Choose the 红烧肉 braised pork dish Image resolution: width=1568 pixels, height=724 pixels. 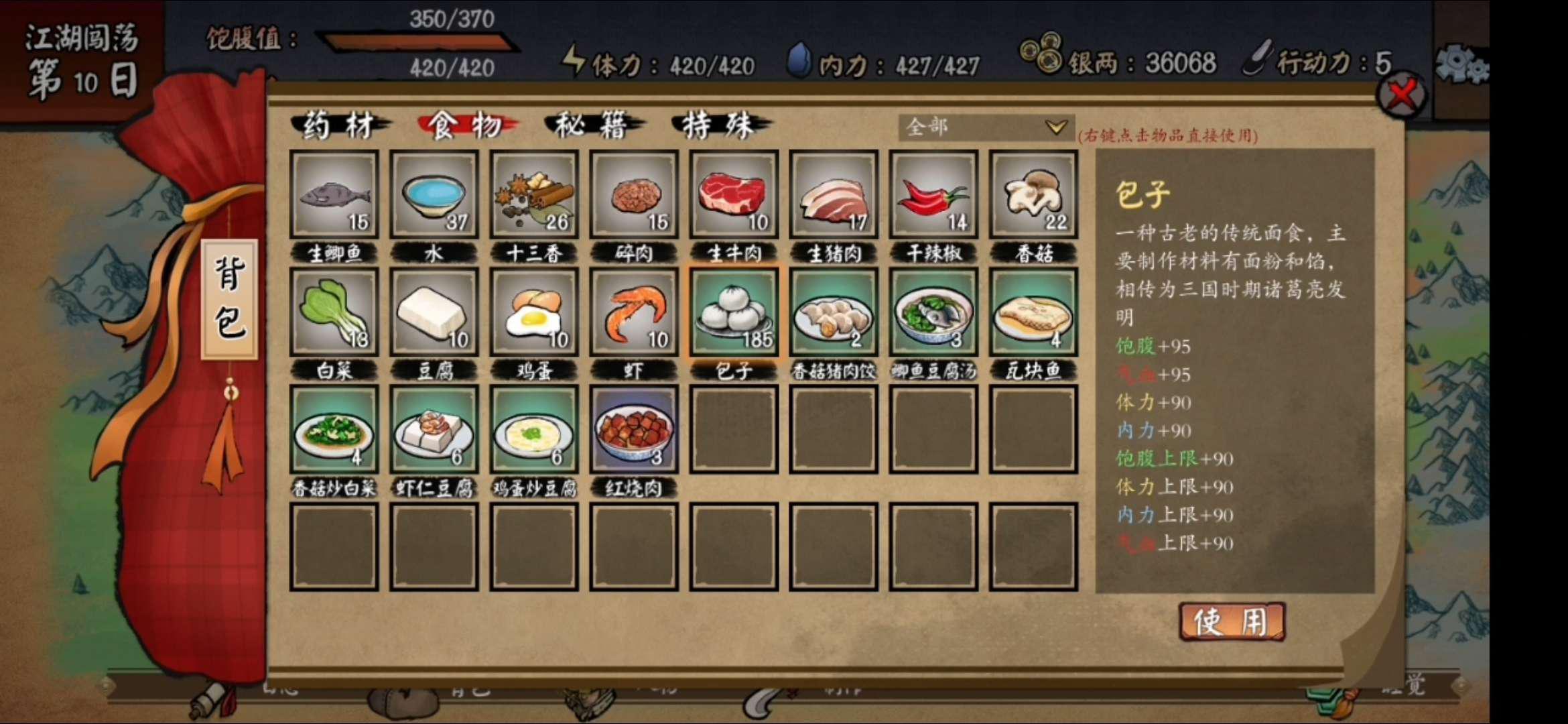point(633,429)
